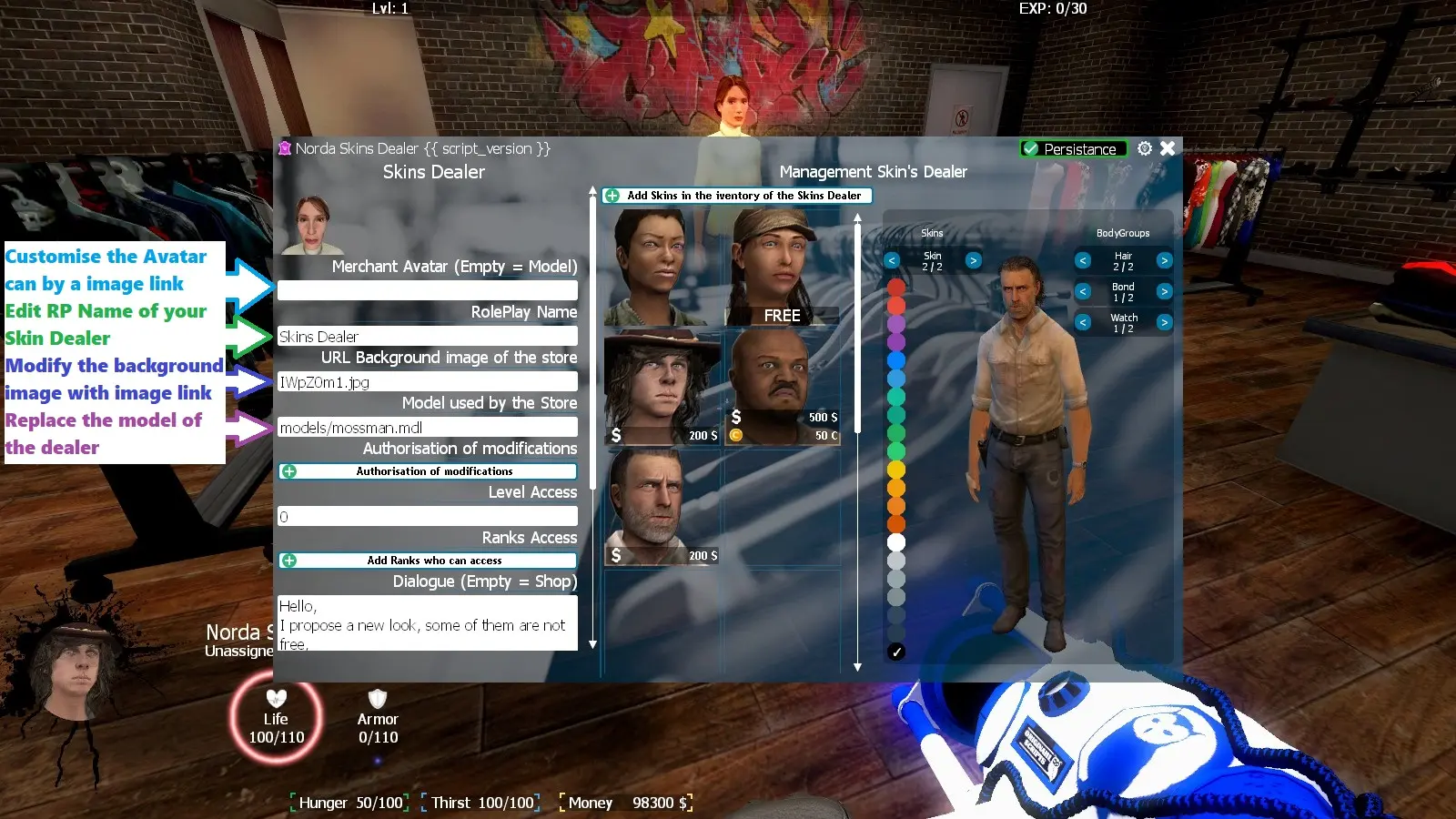
Task: Open the settings gear icon next to Persistance
Action: (x=1144, y=148)
